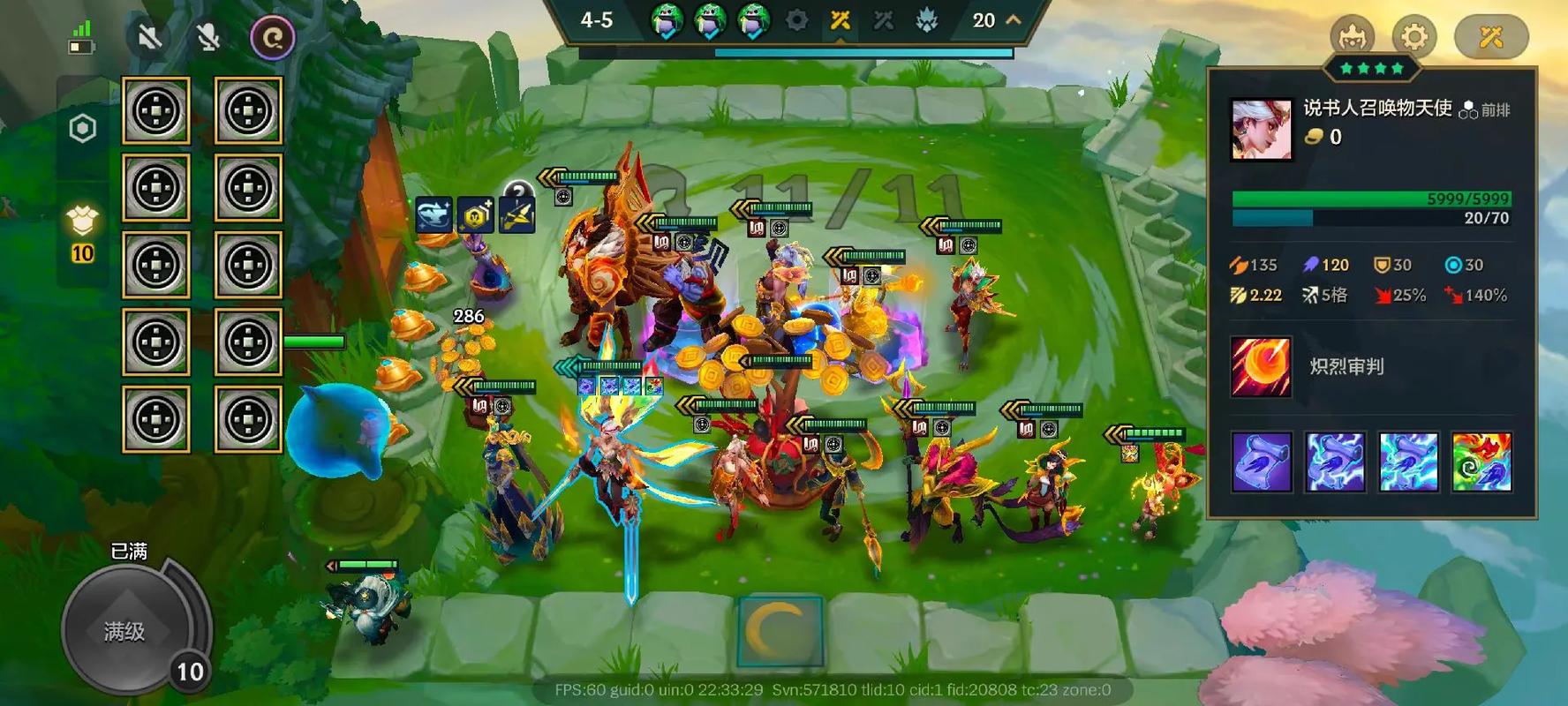Open the gear settings menu

1413,37
